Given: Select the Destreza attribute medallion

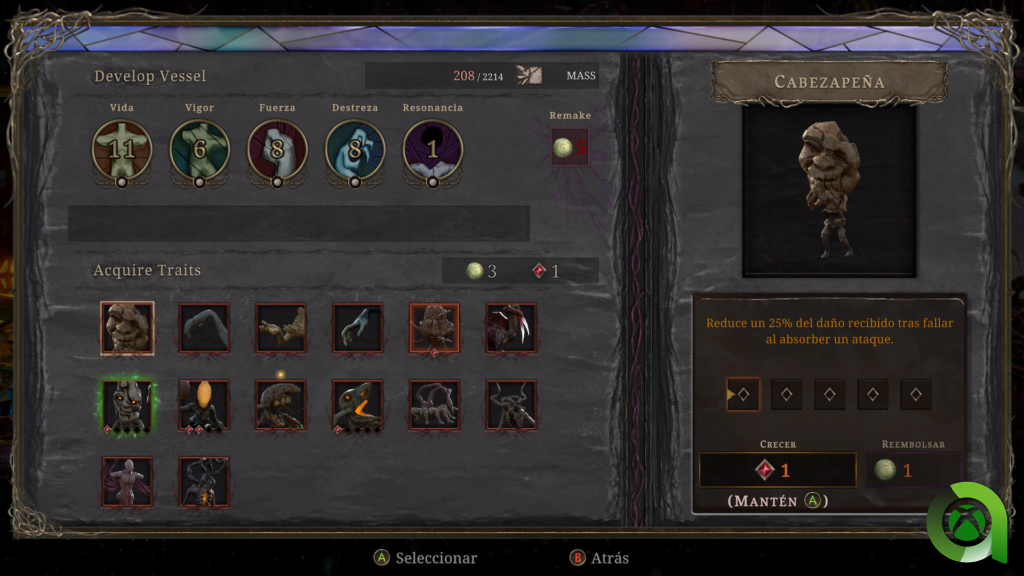Looking at the screenshot, I should [355, 149].
